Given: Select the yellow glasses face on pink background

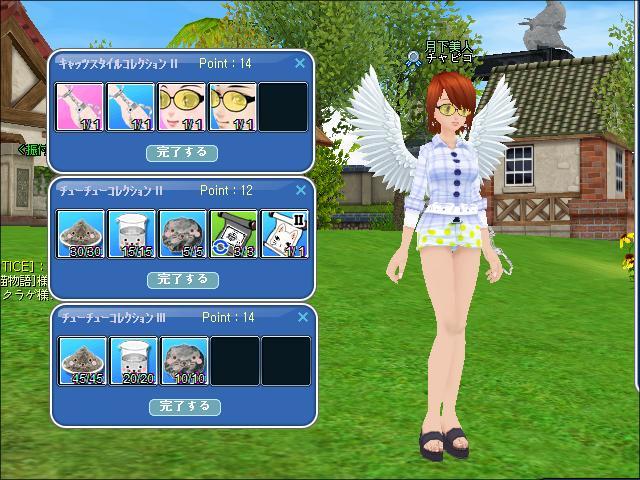Looking at the screenshot, I should click(183, 107).
